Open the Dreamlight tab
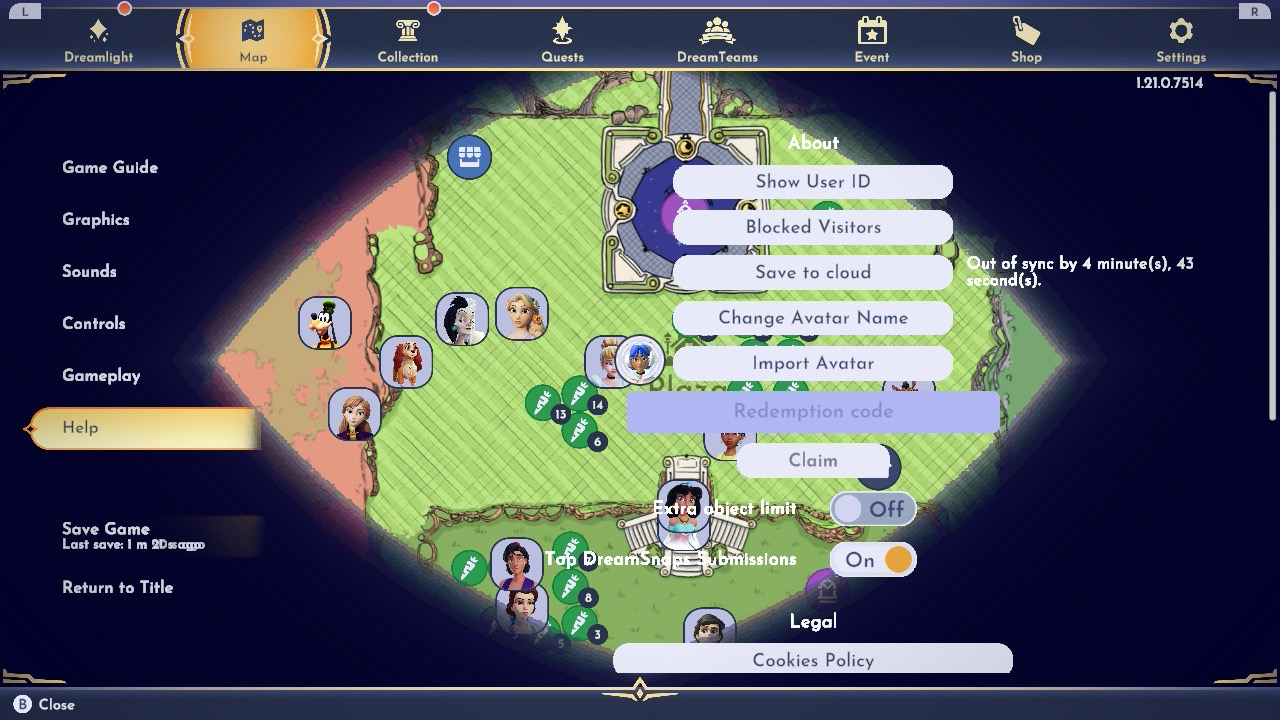The image size is (1280, 720). (98, 41)
